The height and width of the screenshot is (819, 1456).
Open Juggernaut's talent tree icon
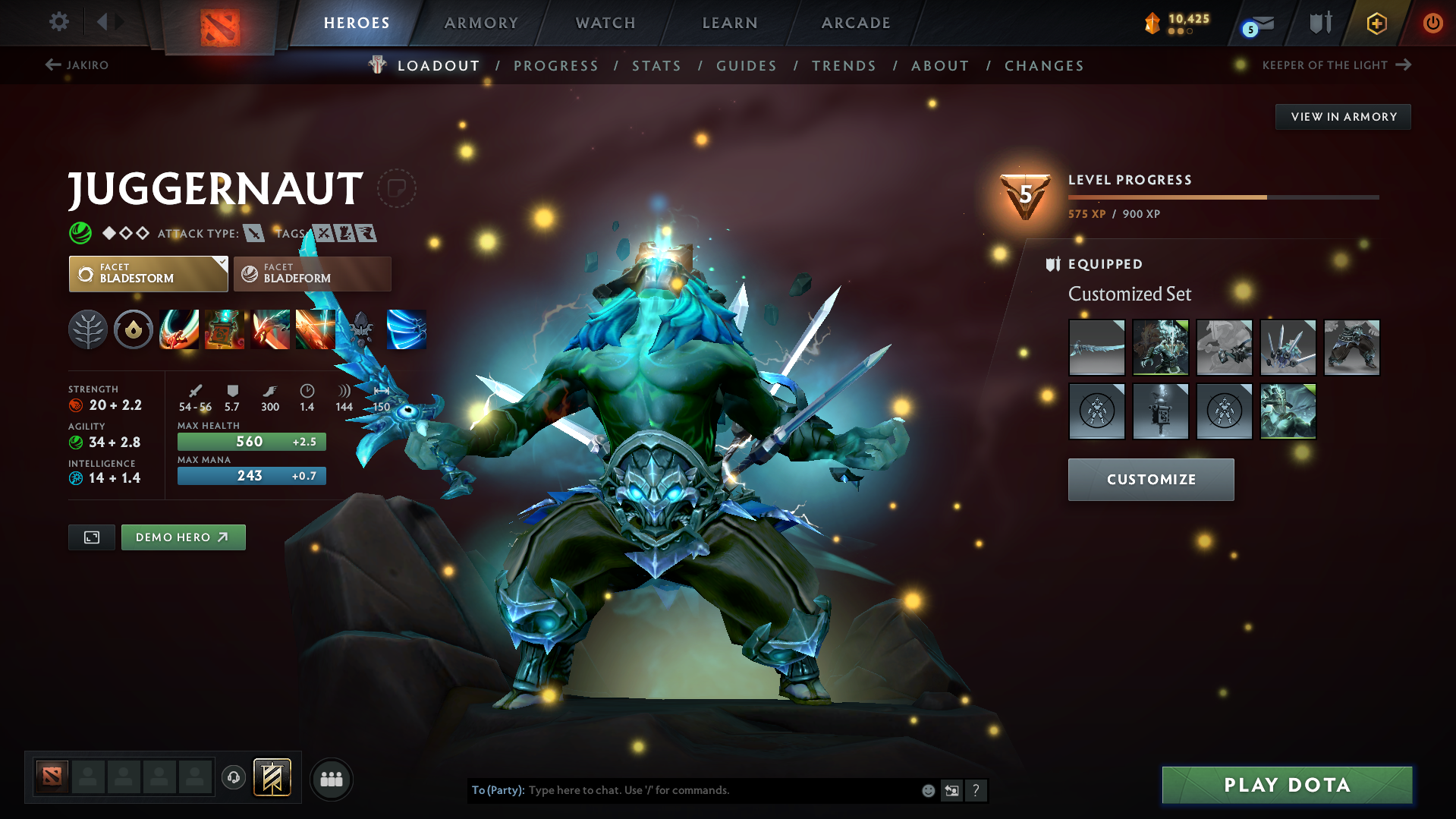[x=88, y=329]
